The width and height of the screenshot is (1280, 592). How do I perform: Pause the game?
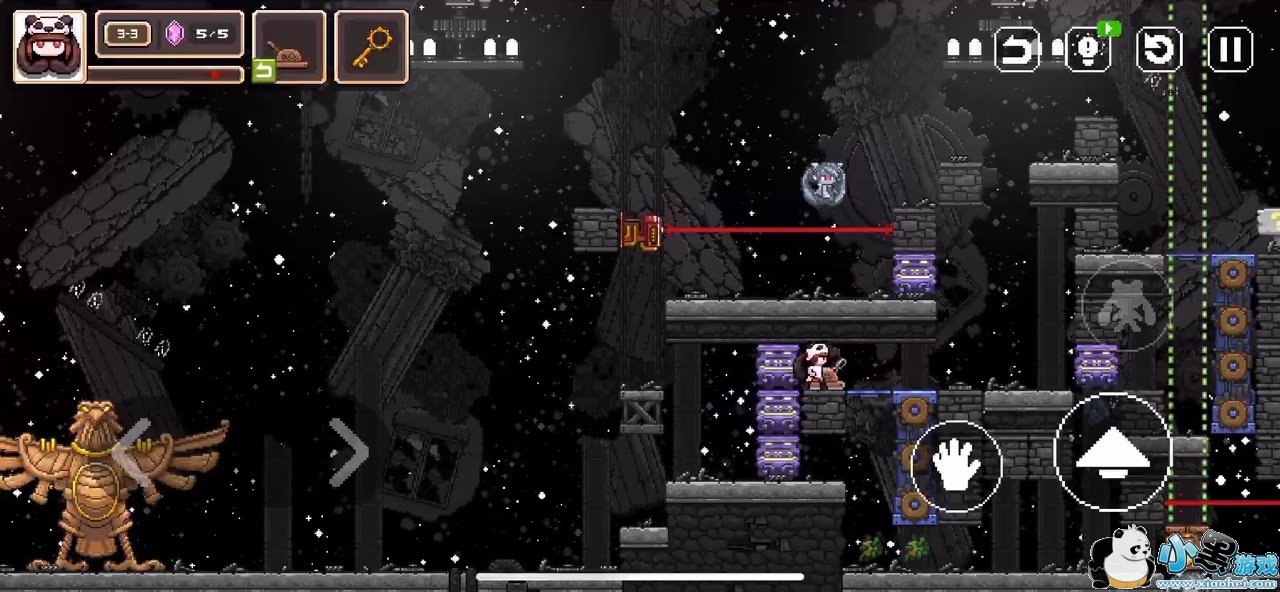tap(1230, 49)
